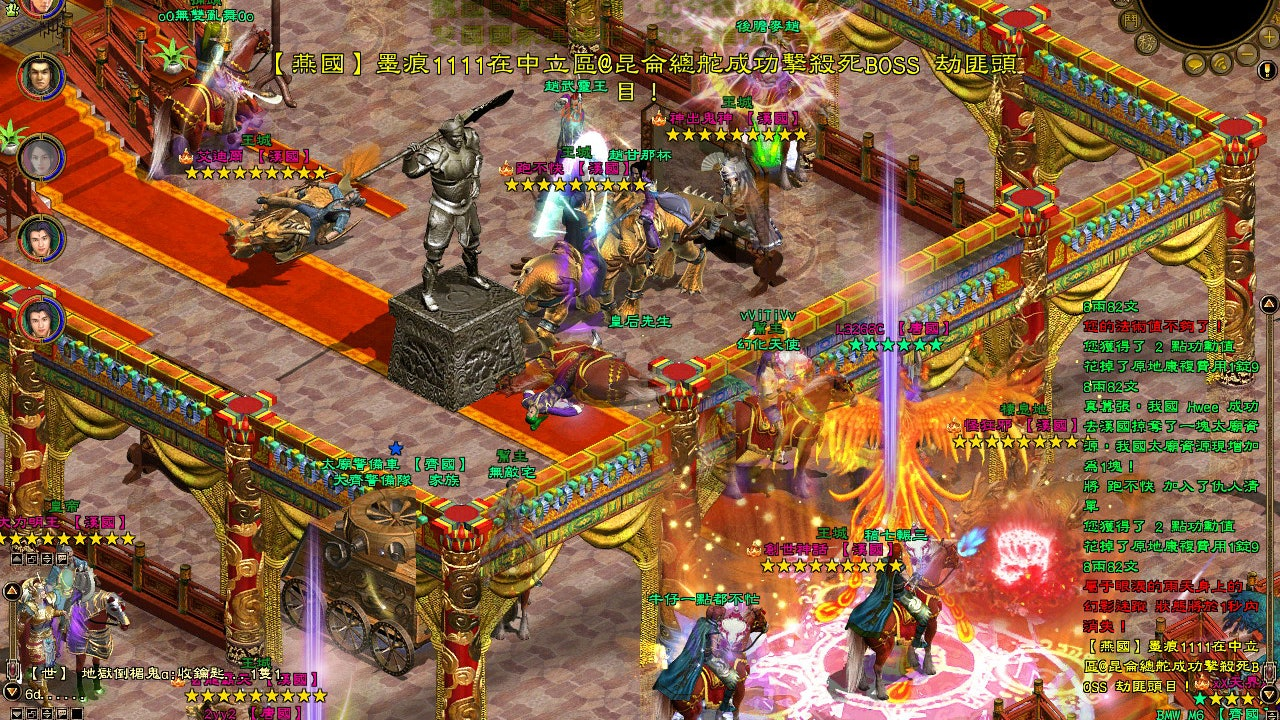This screenshot has width=1280, height=720.
Task: Toggle the black square chat filter
Action: tap(76, 713)
